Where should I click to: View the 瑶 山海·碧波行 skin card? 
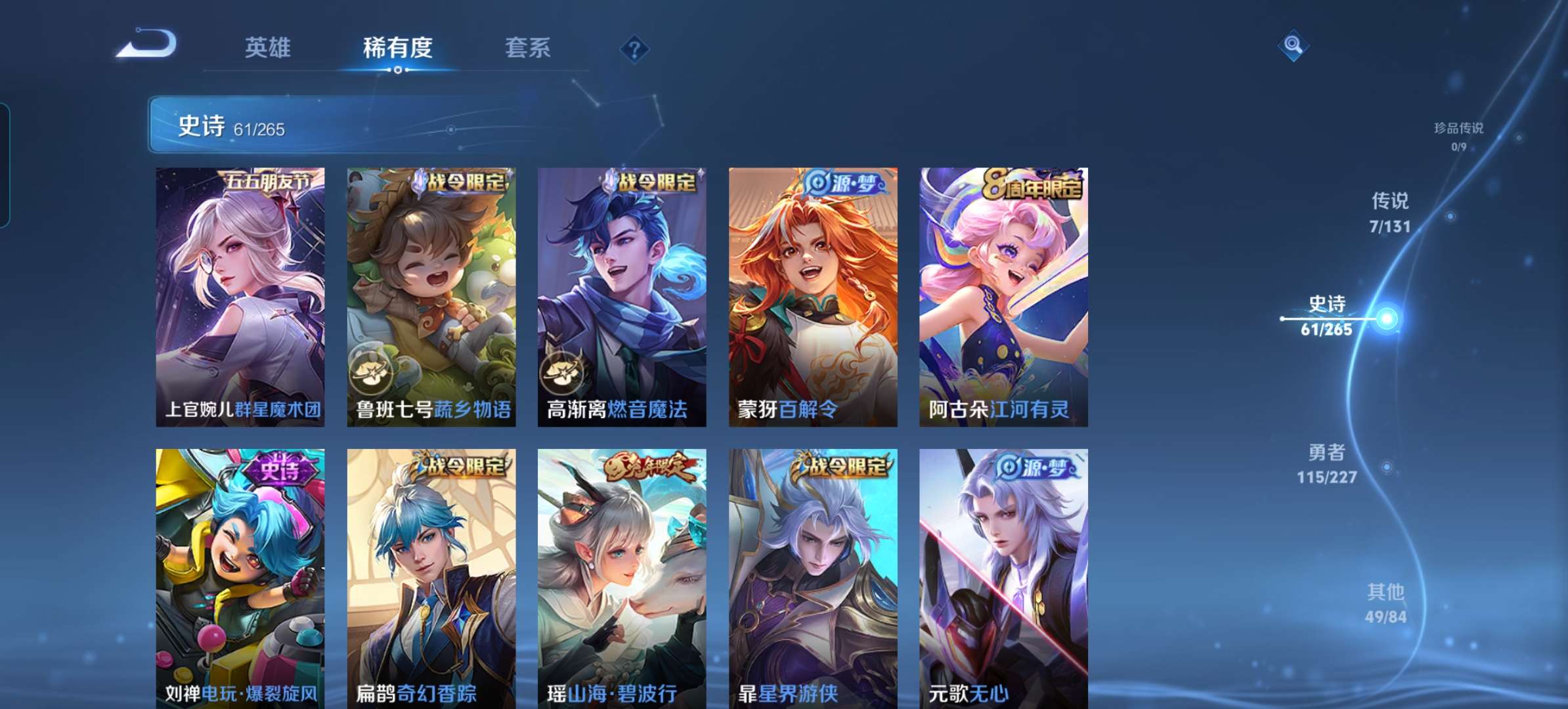pyautogui.click(x=622, y=578)
